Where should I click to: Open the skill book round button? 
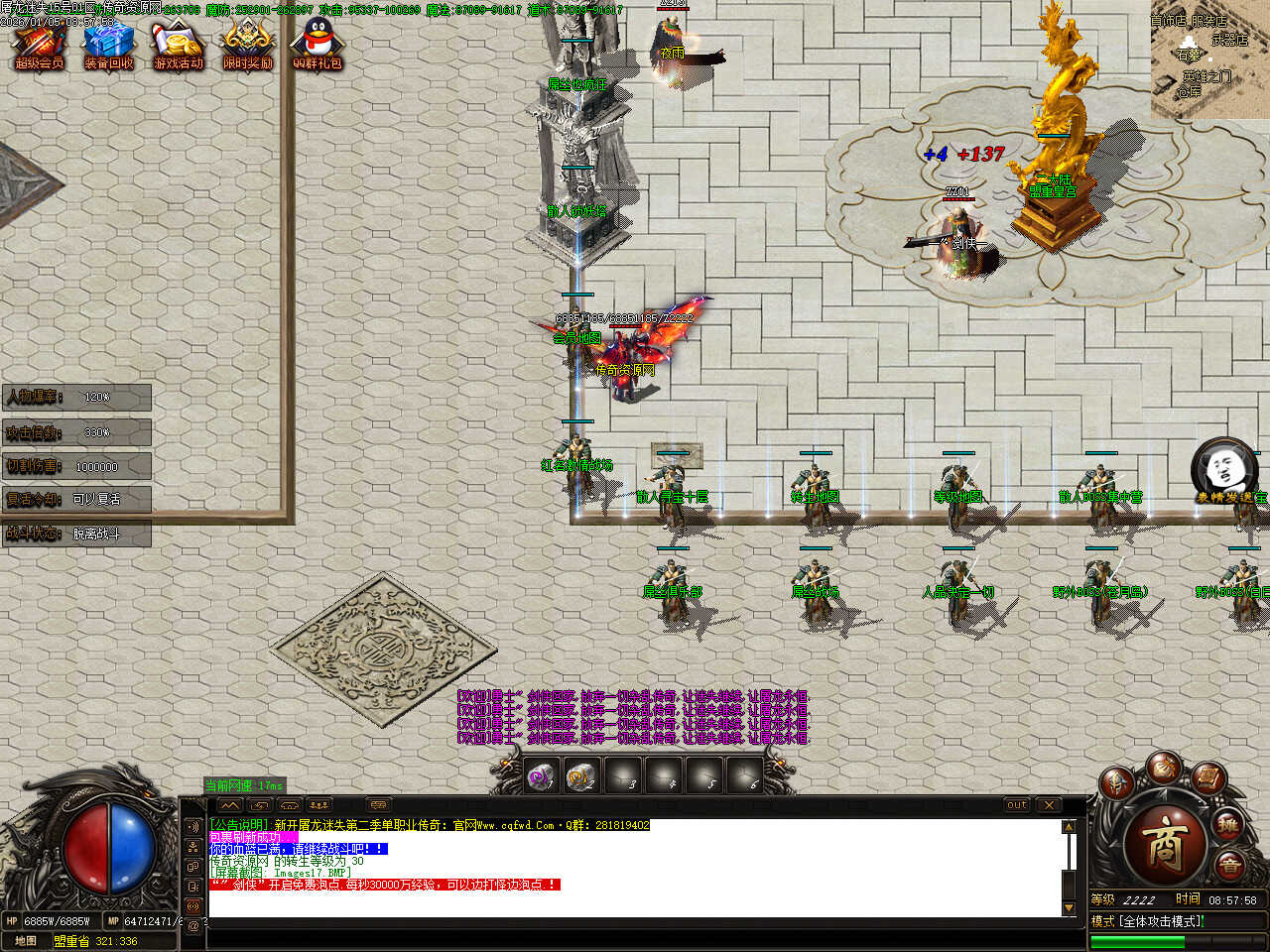point(1207,778)
